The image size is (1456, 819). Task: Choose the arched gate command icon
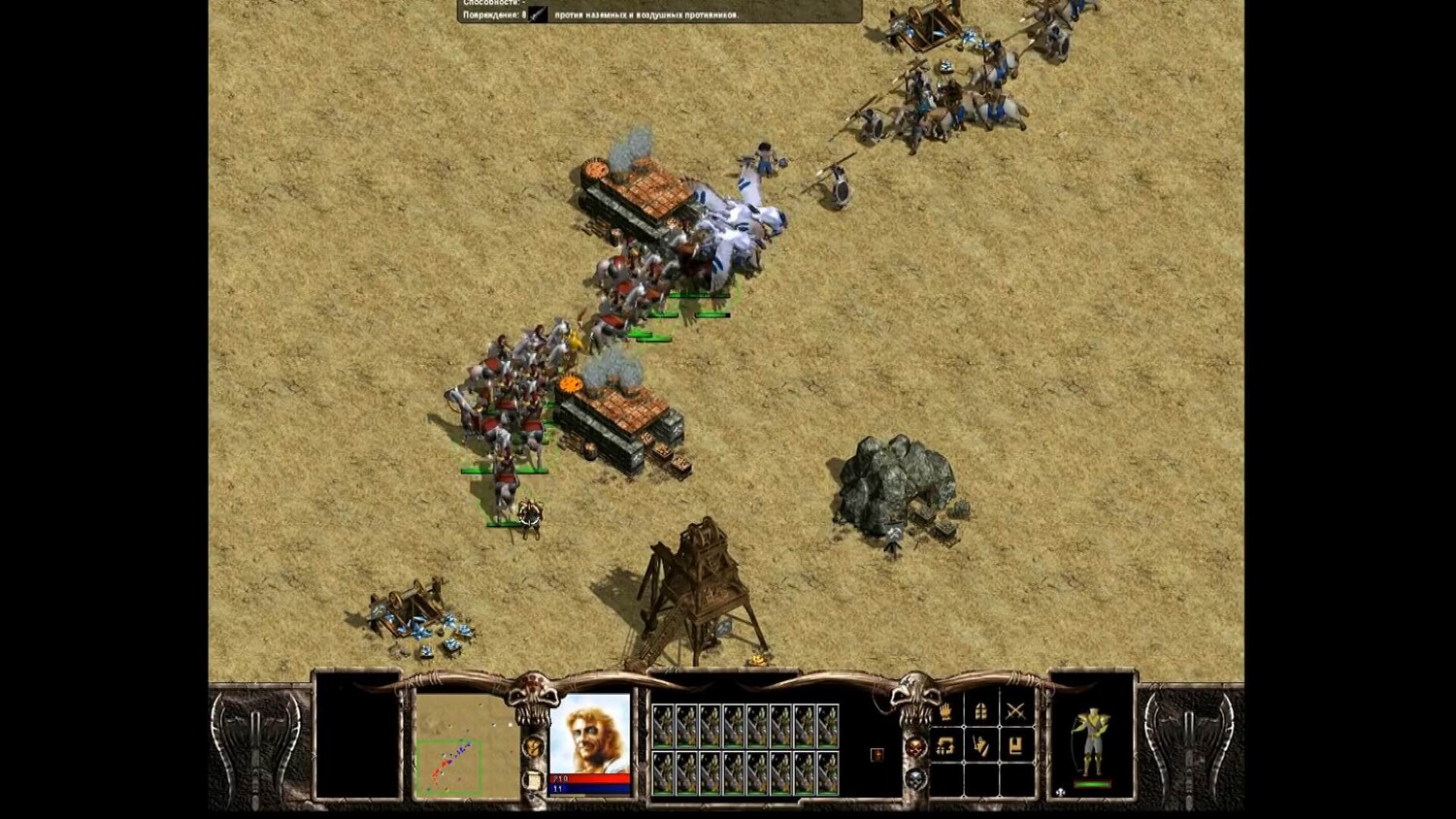981,711
